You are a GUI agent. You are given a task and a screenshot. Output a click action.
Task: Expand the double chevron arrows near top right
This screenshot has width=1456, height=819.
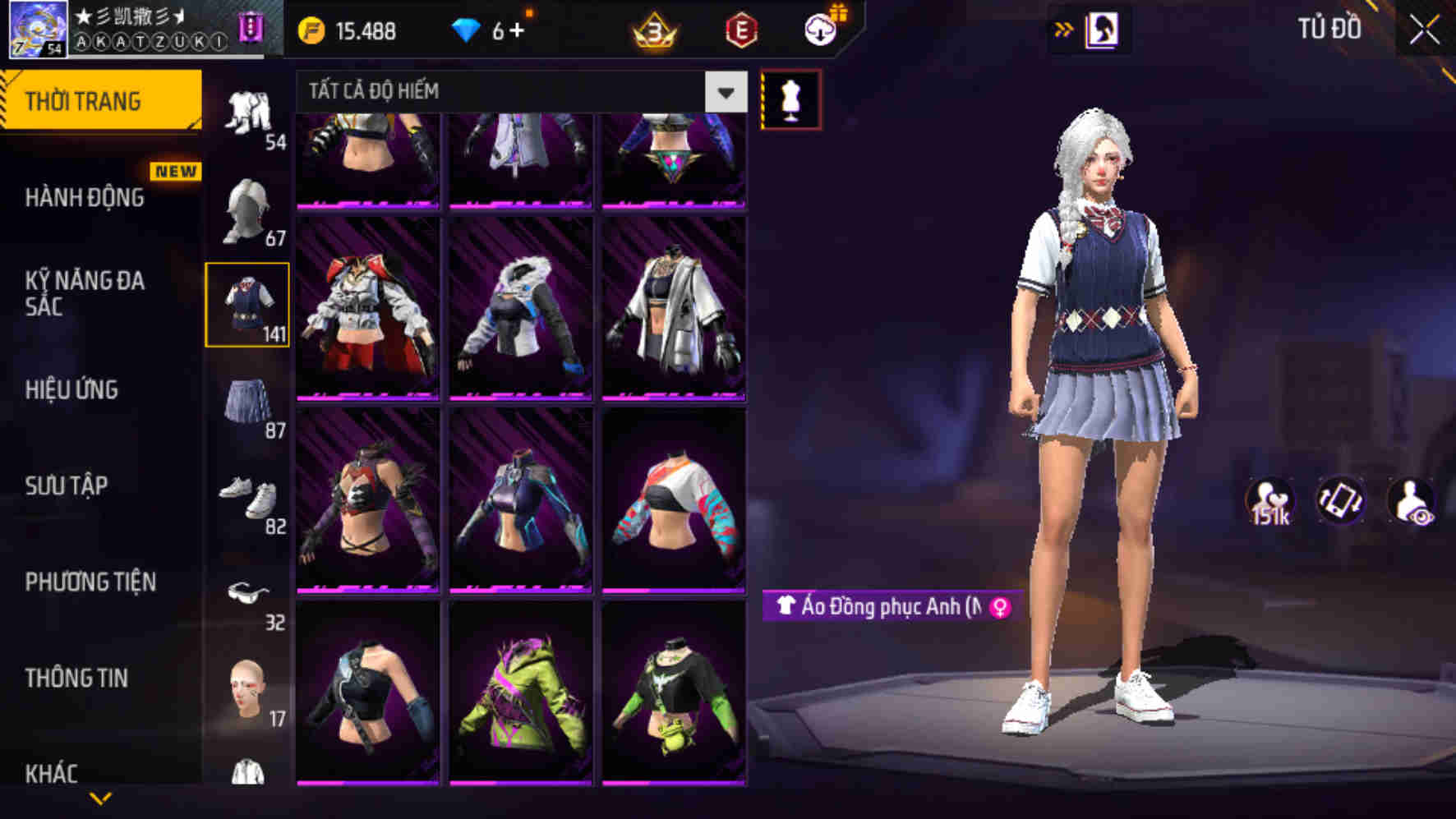(x=1063, y=27)
